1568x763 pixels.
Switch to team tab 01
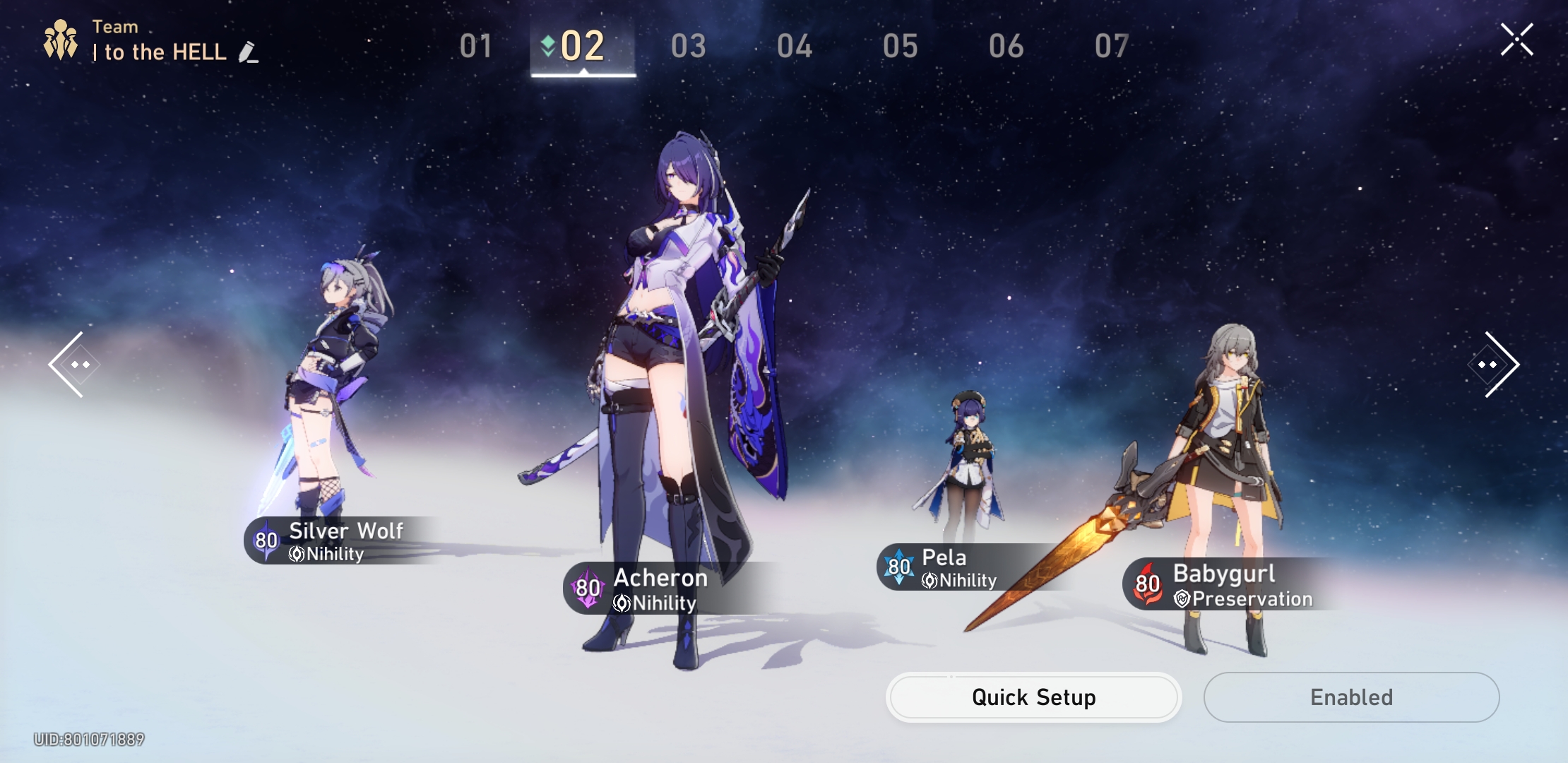477,46
